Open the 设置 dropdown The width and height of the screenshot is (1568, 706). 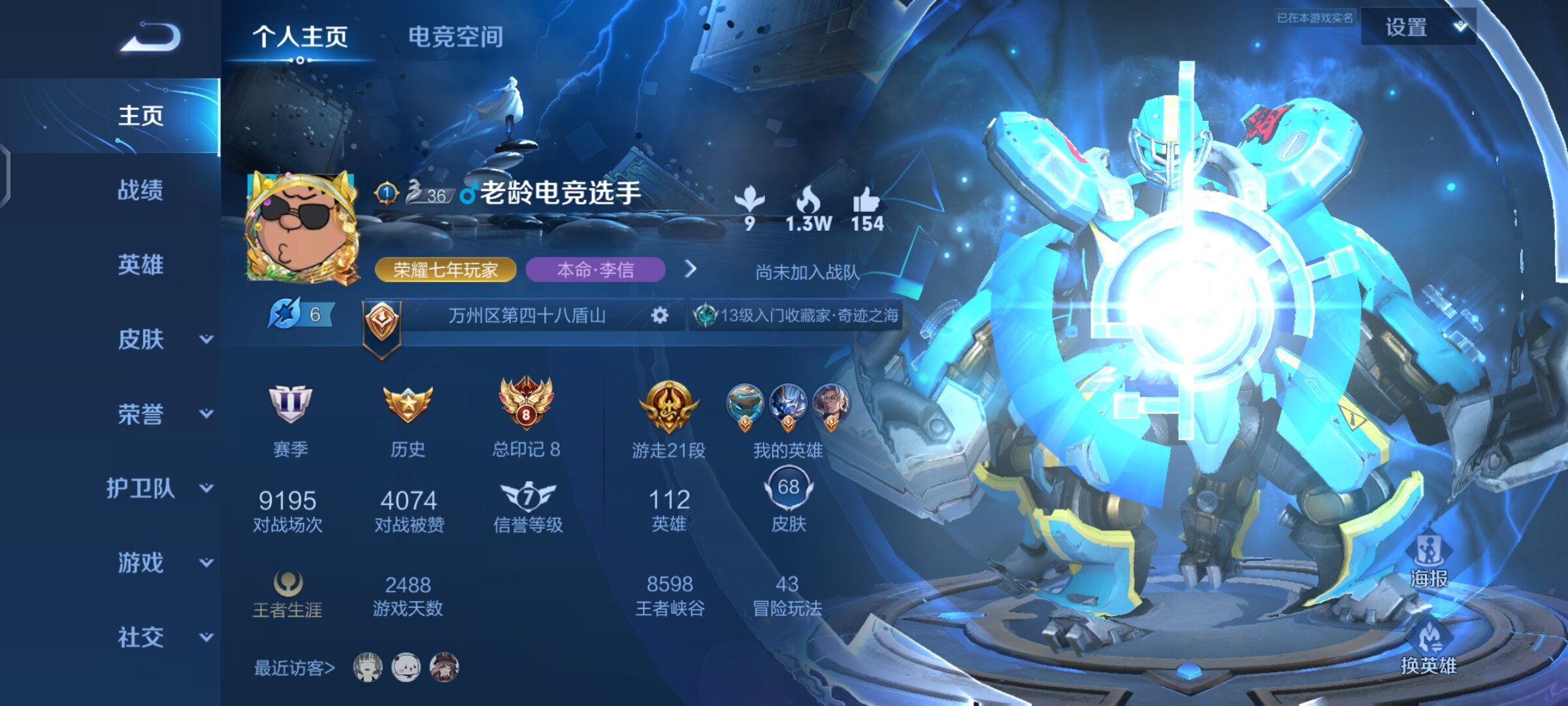click(1418, 27)
